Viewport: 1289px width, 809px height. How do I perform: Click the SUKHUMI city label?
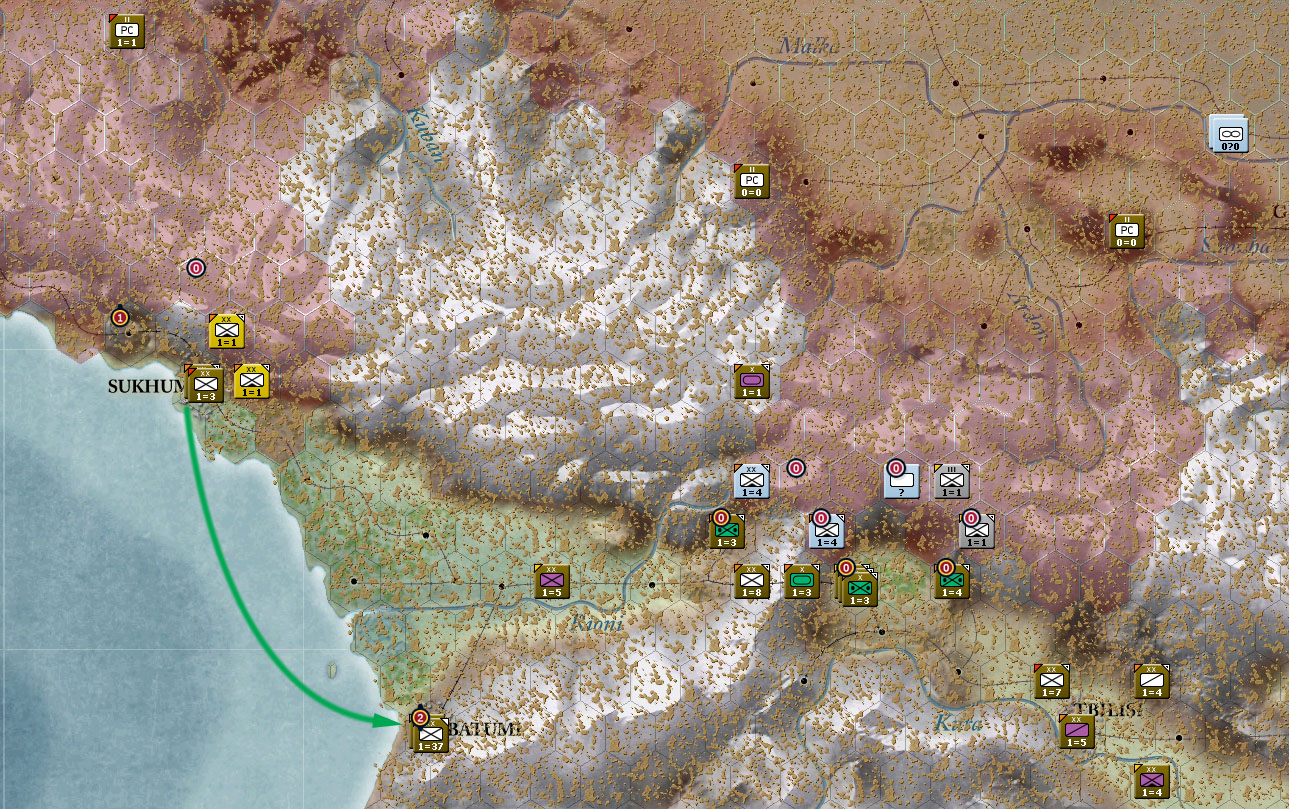pyautogui.click(x=146, y=387)
